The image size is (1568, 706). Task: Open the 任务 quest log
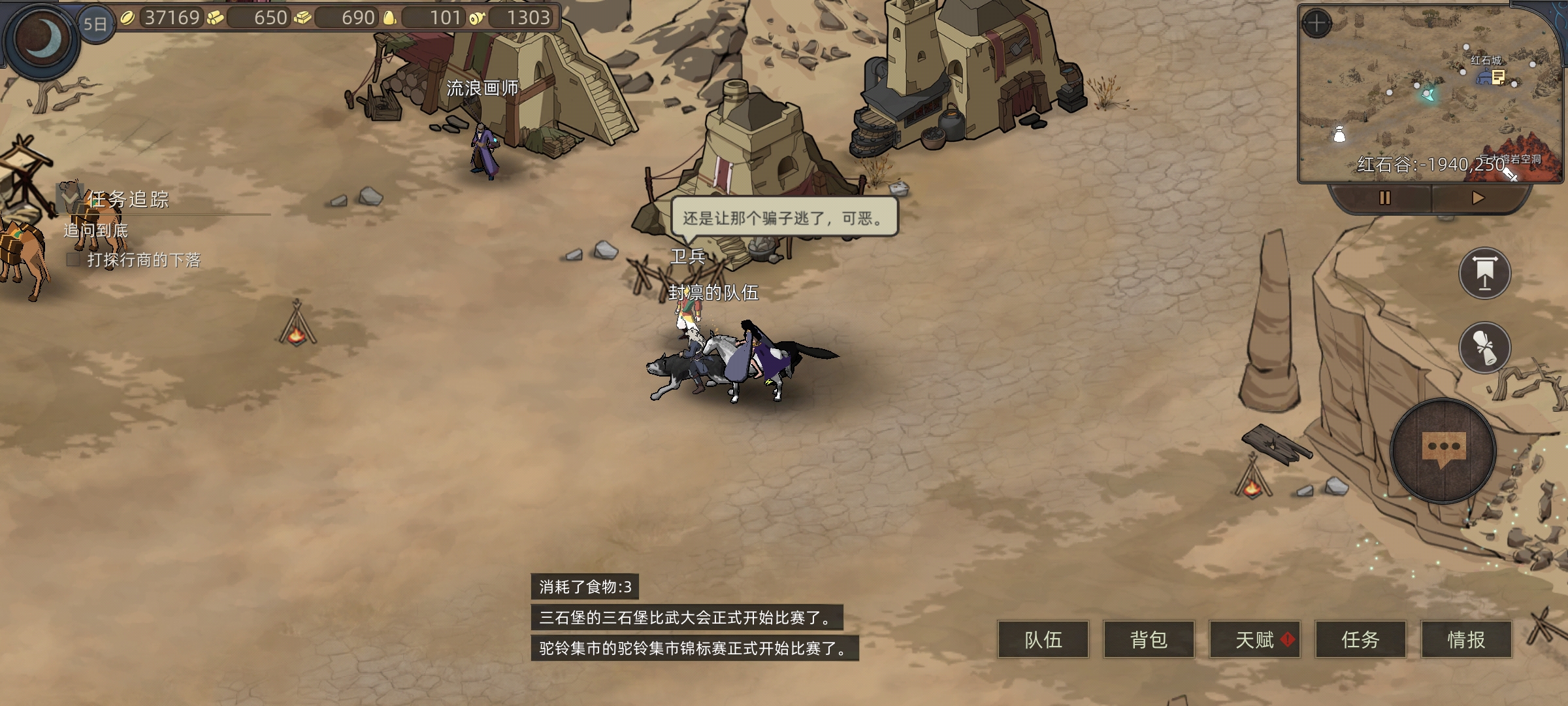[1360, 639]
